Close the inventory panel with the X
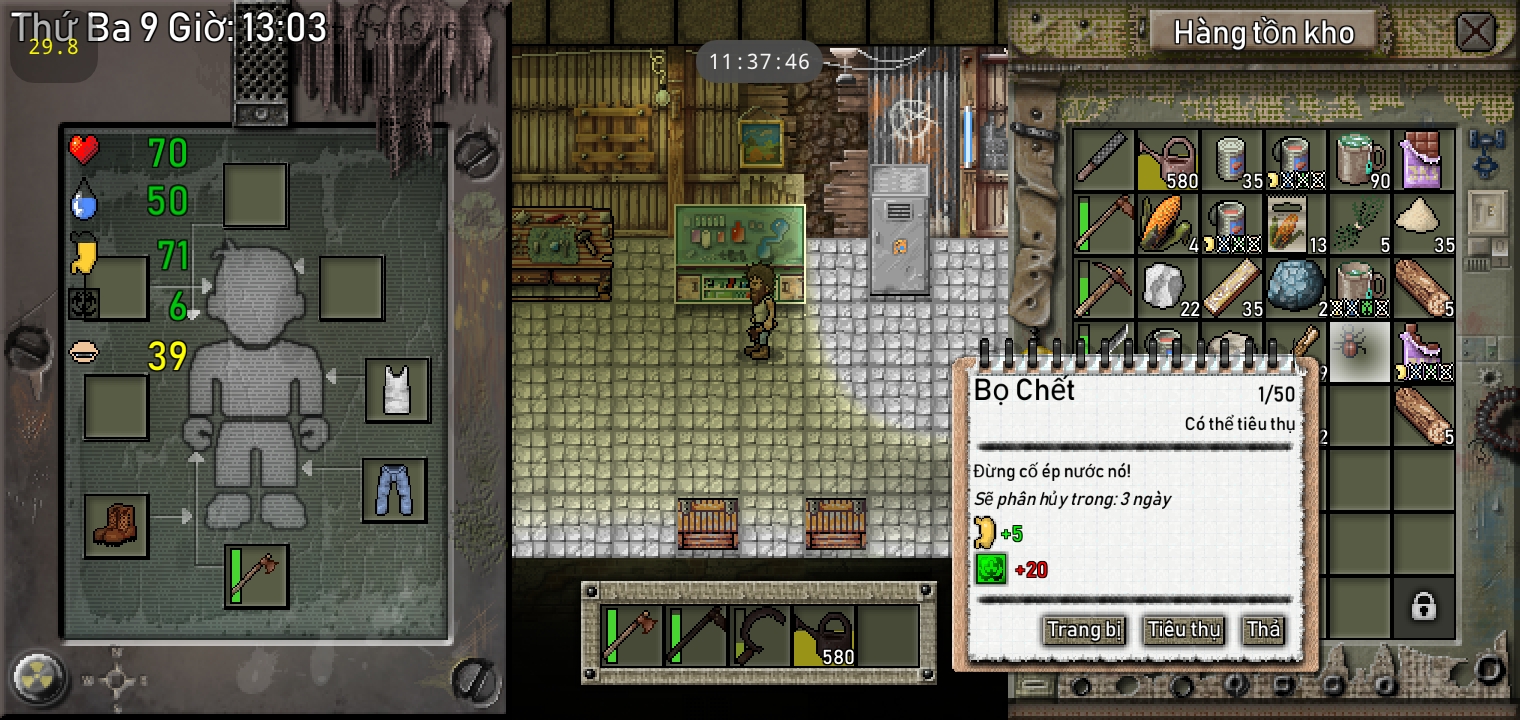Screen dimensions: 1520x720 click(x=1475, y=32)
